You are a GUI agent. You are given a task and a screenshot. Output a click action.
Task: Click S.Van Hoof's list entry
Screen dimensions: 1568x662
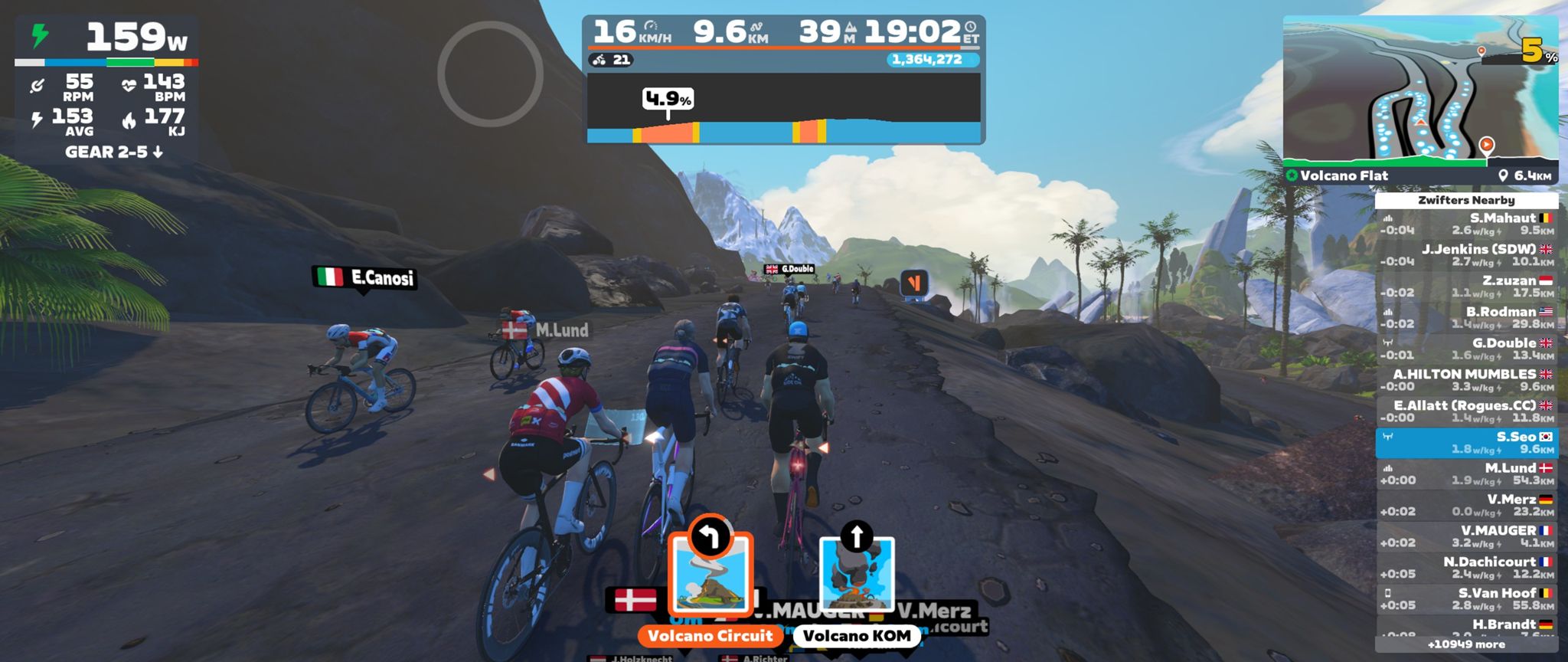1466,599
